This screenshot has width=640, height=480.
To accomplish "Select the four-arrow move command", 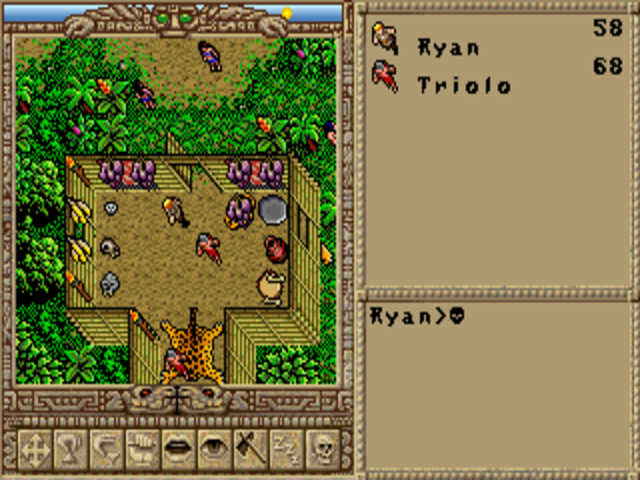I will 35,449.
